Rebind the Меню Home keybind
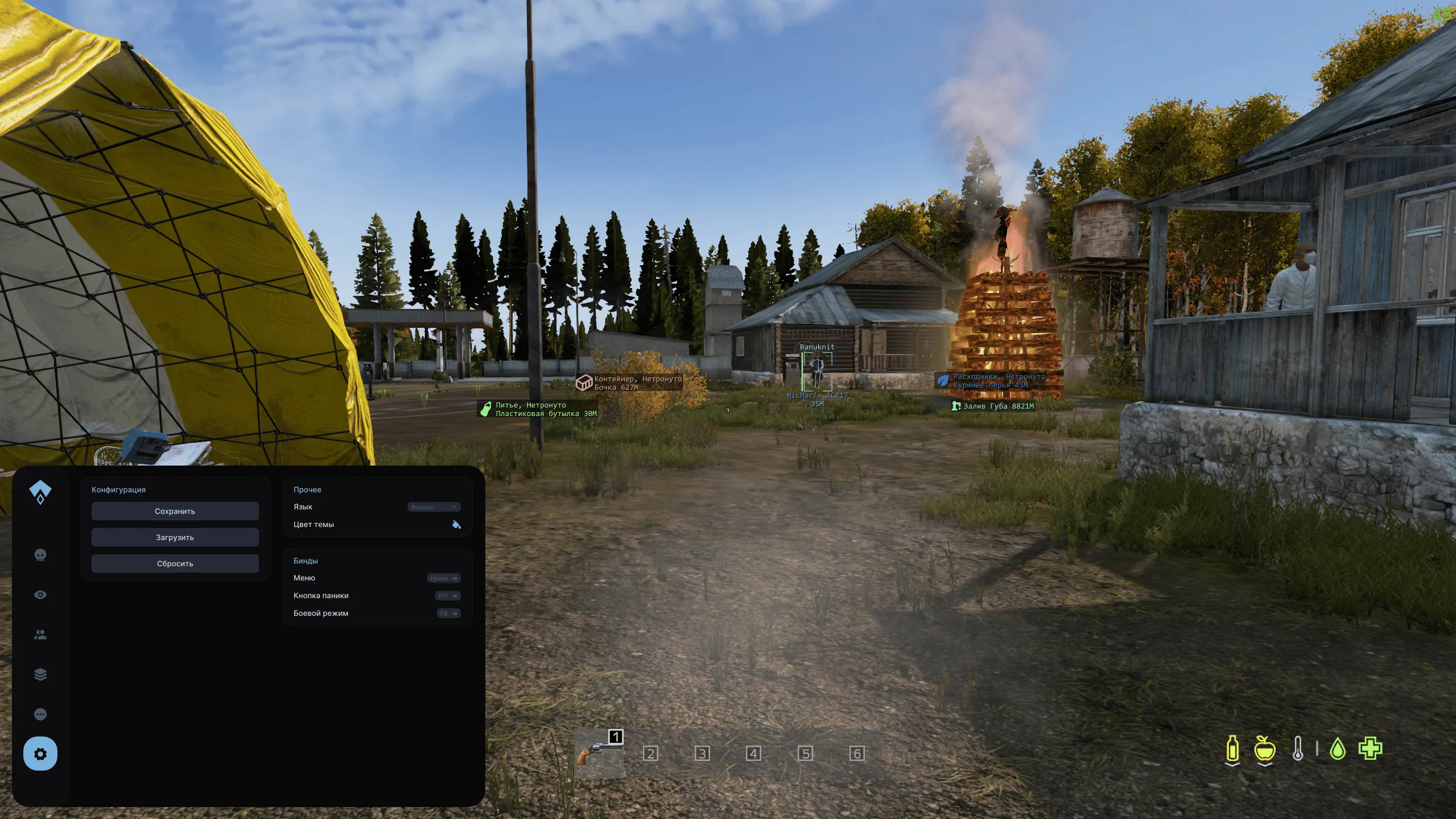The height and width of the screenshot is (819, 1456). click(444, 578)
